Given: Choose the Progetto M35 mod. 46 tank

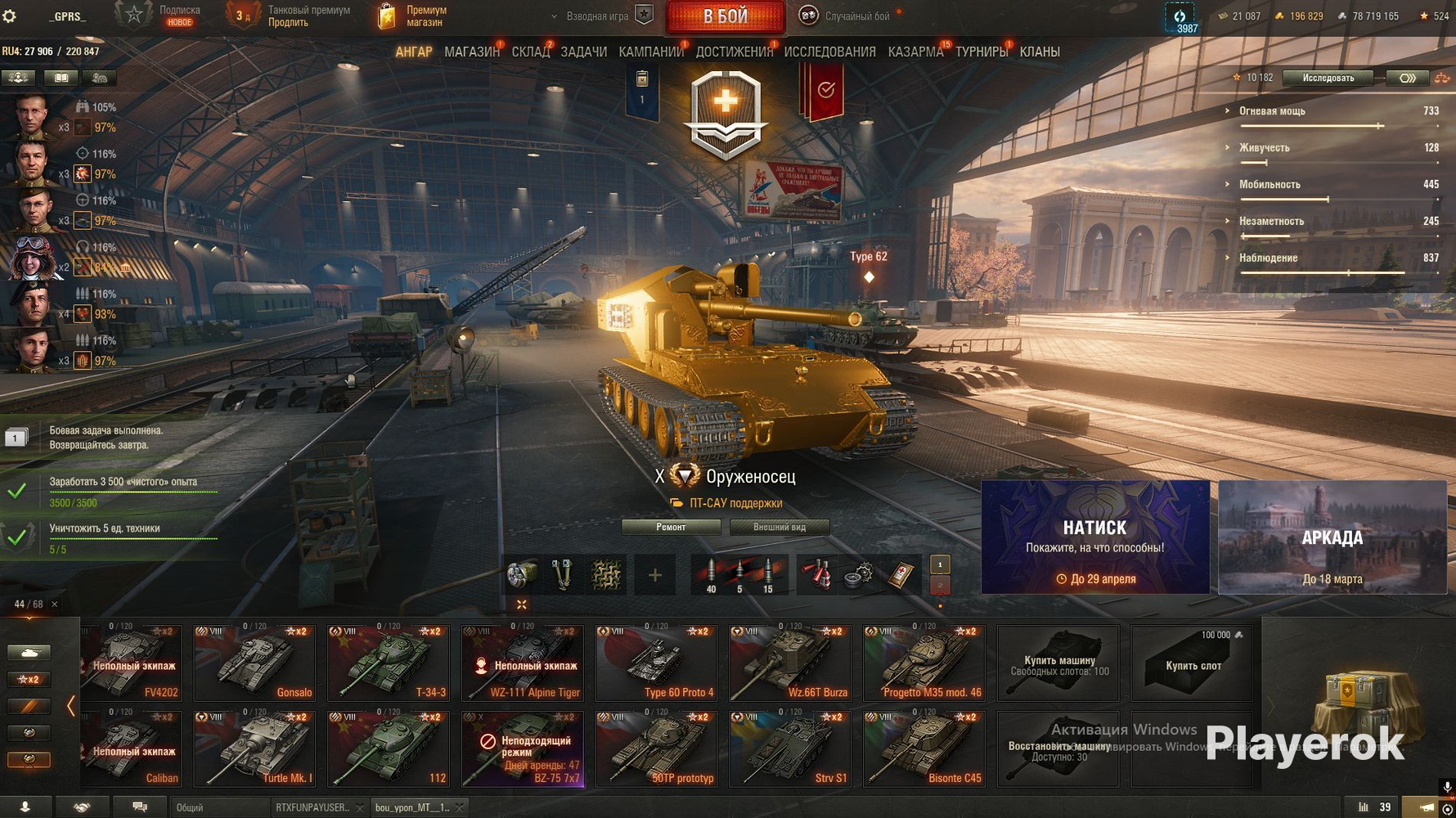Looking at the screenshot, I should tap(923, 663).
